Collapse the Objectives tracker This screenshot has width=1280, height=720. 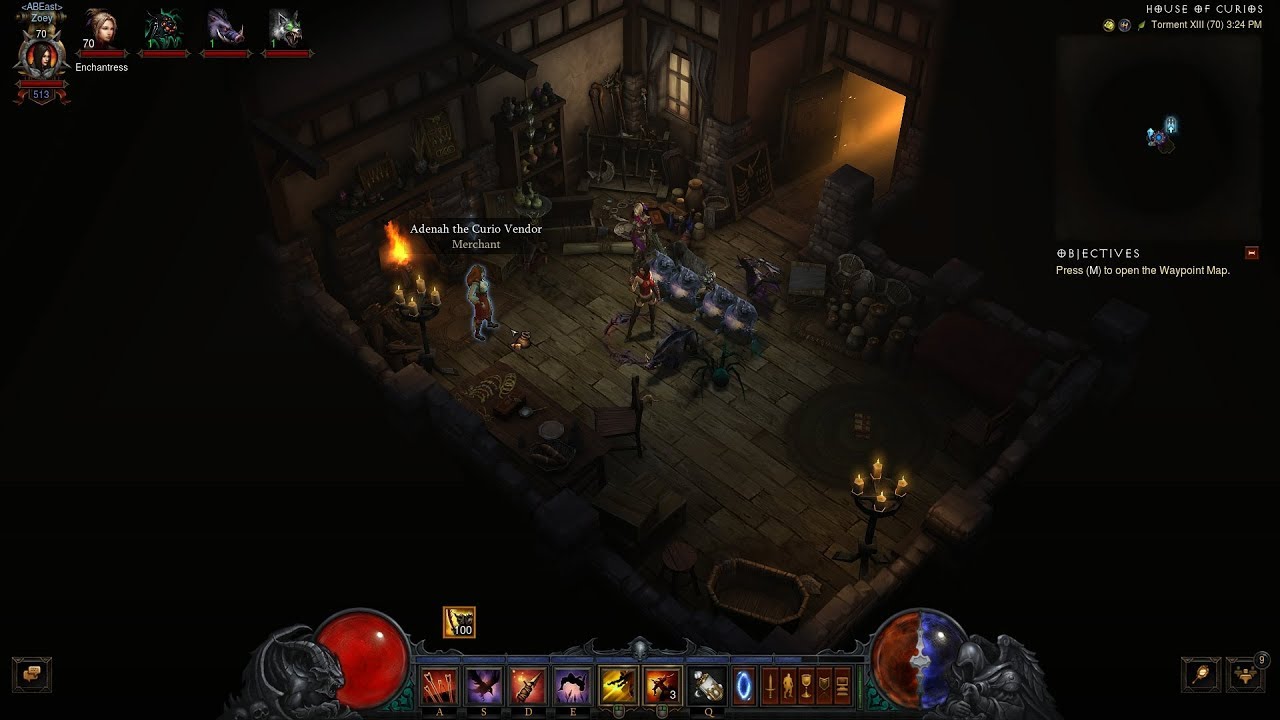1251,253
